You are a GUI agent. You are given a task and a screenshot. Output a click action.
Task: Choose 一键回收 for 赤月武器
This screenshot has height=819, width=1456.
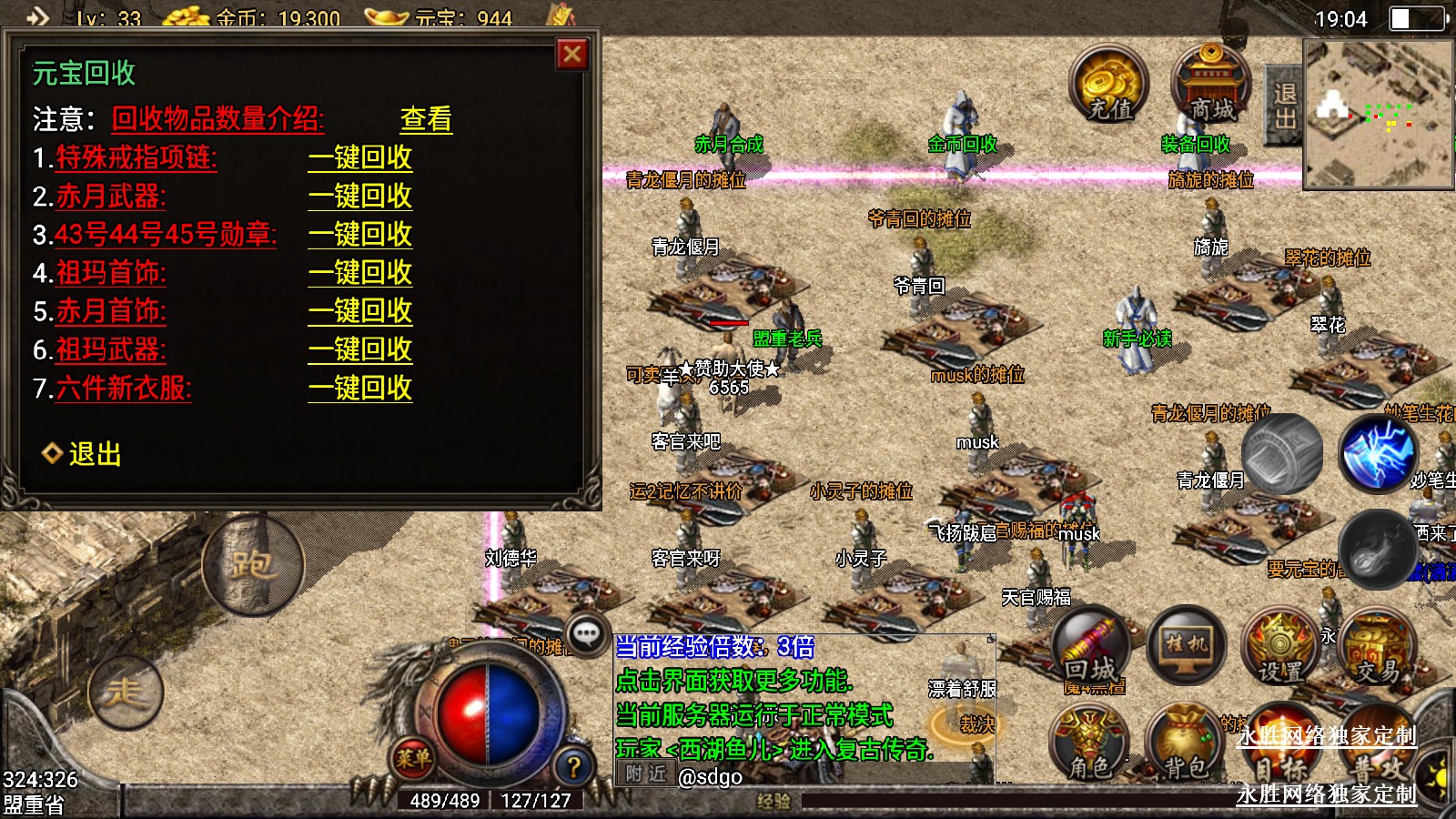[x=360, y=197]
